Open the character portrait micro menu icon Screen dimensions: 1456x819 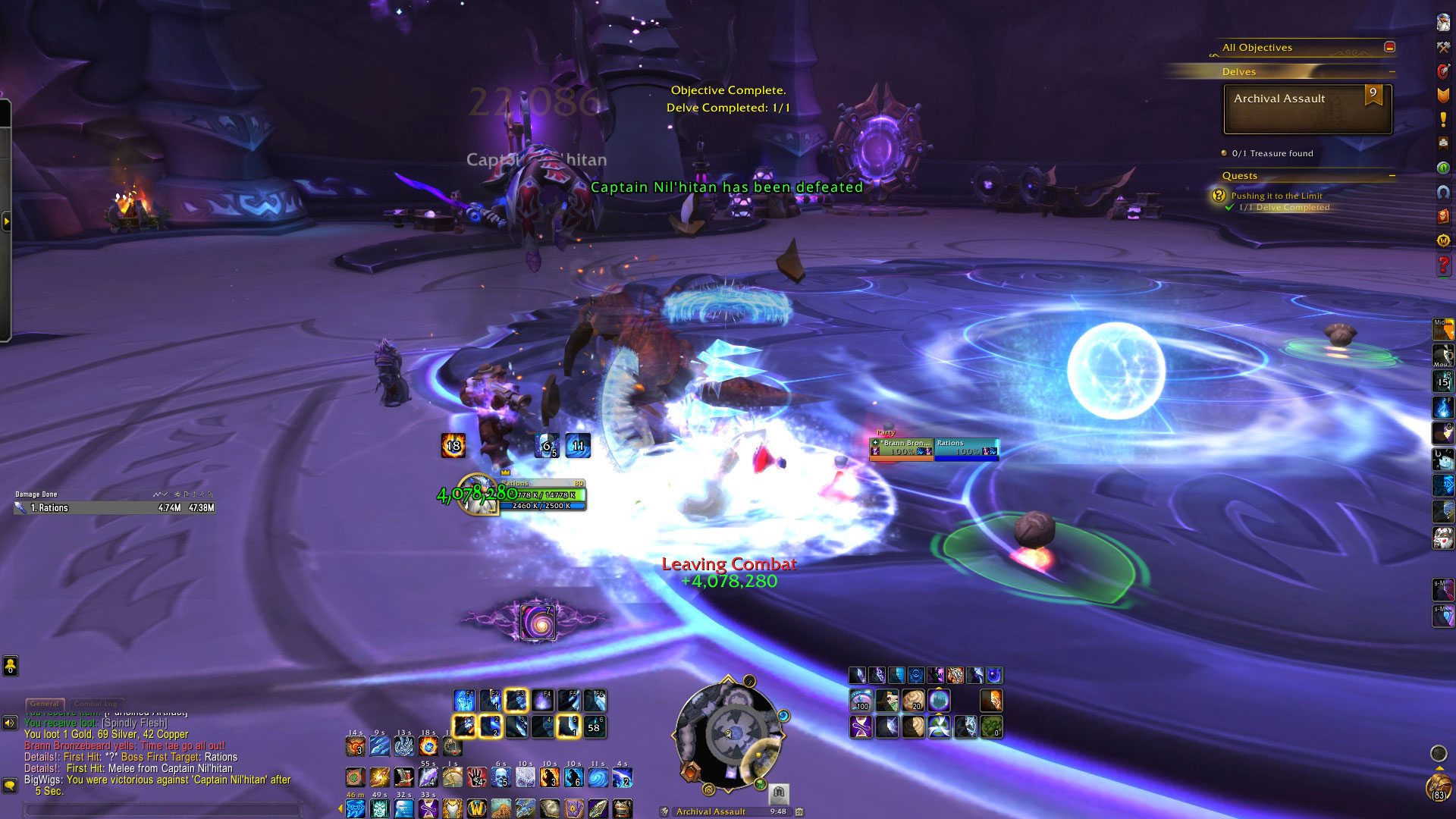point(1443,22)
